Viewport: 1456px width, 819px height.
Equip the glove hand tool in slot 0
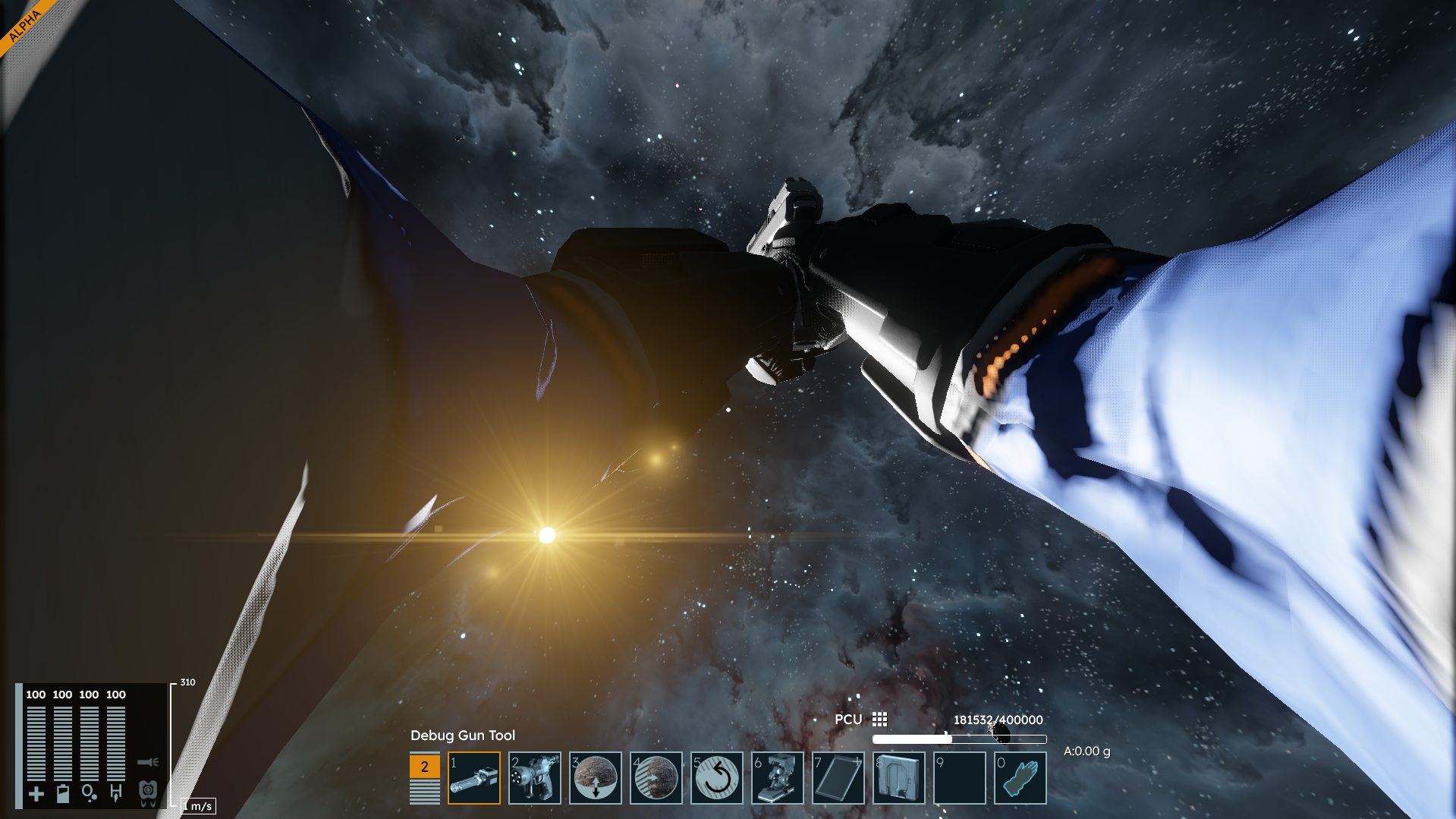[x=1020, y=778]
